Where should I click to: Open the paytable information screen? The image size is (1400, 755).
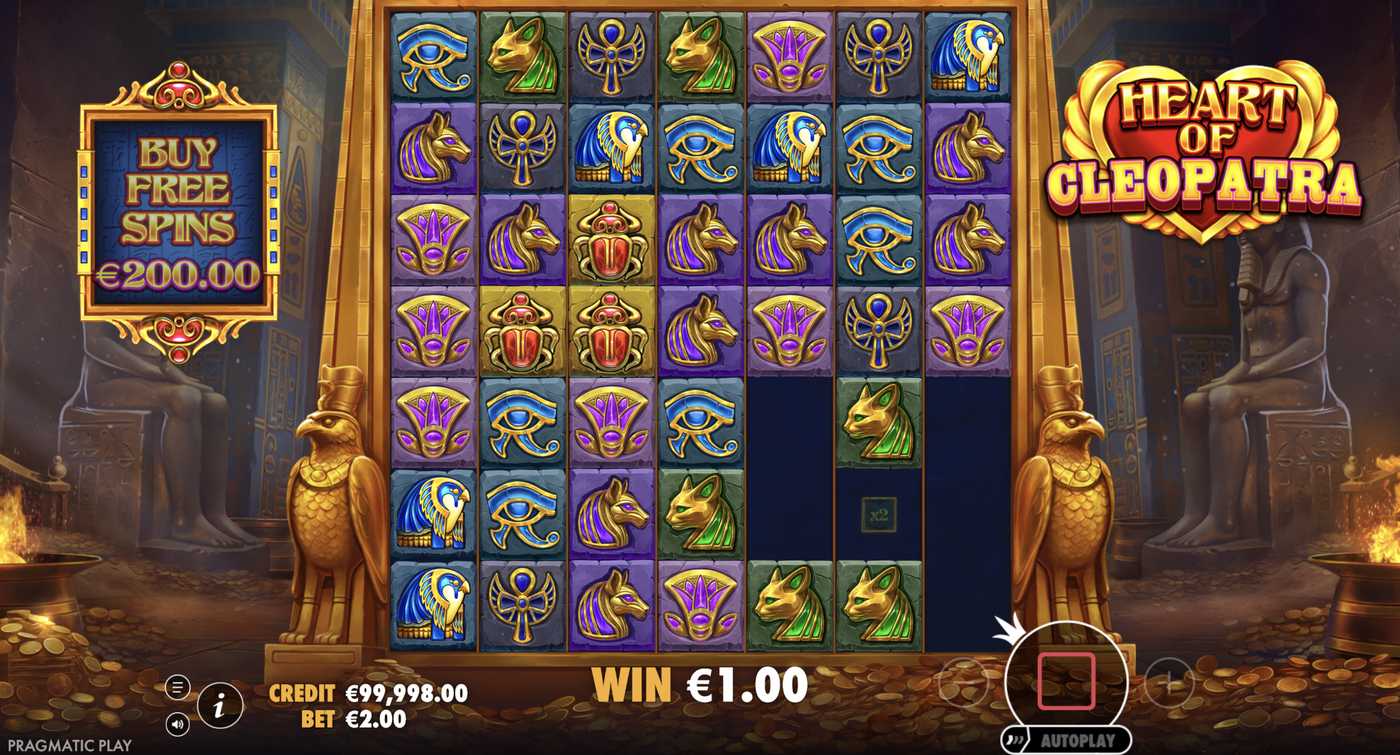click(x=219, y=705)
